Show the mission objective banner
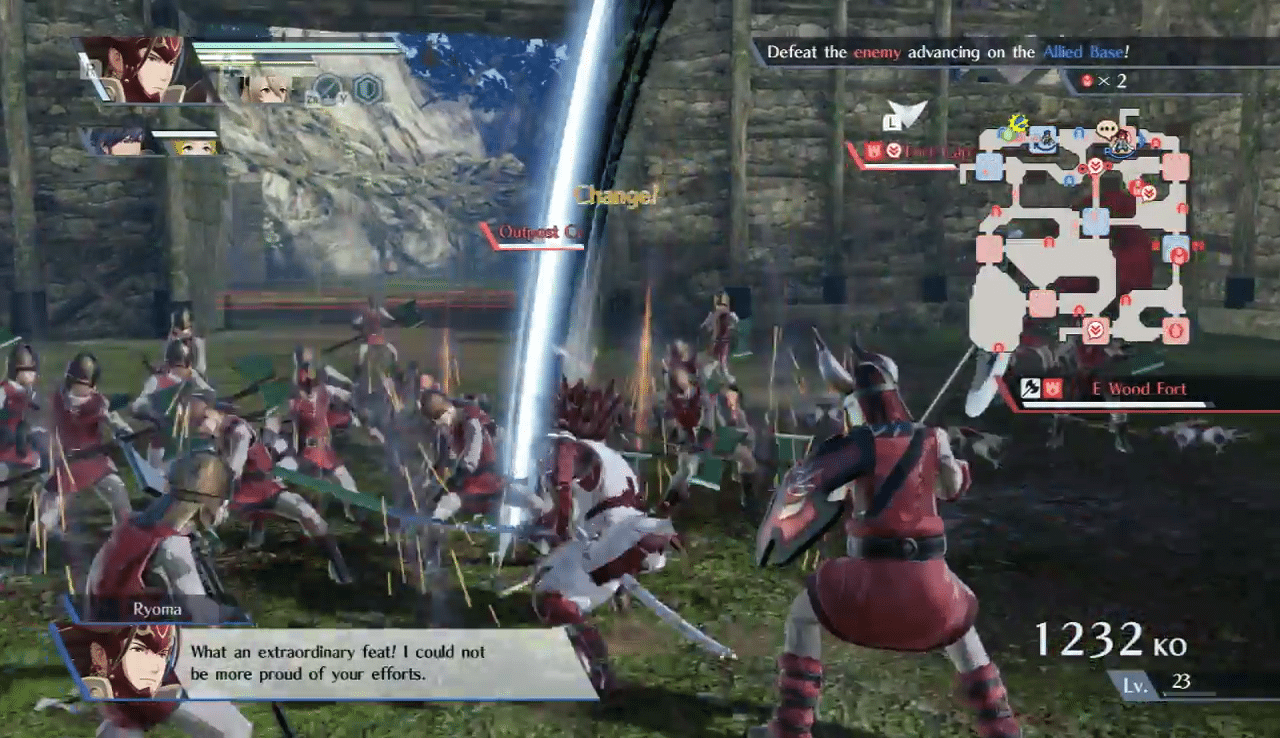The image size is (1280, 738). pyautogui.click(x=947, y=53)
